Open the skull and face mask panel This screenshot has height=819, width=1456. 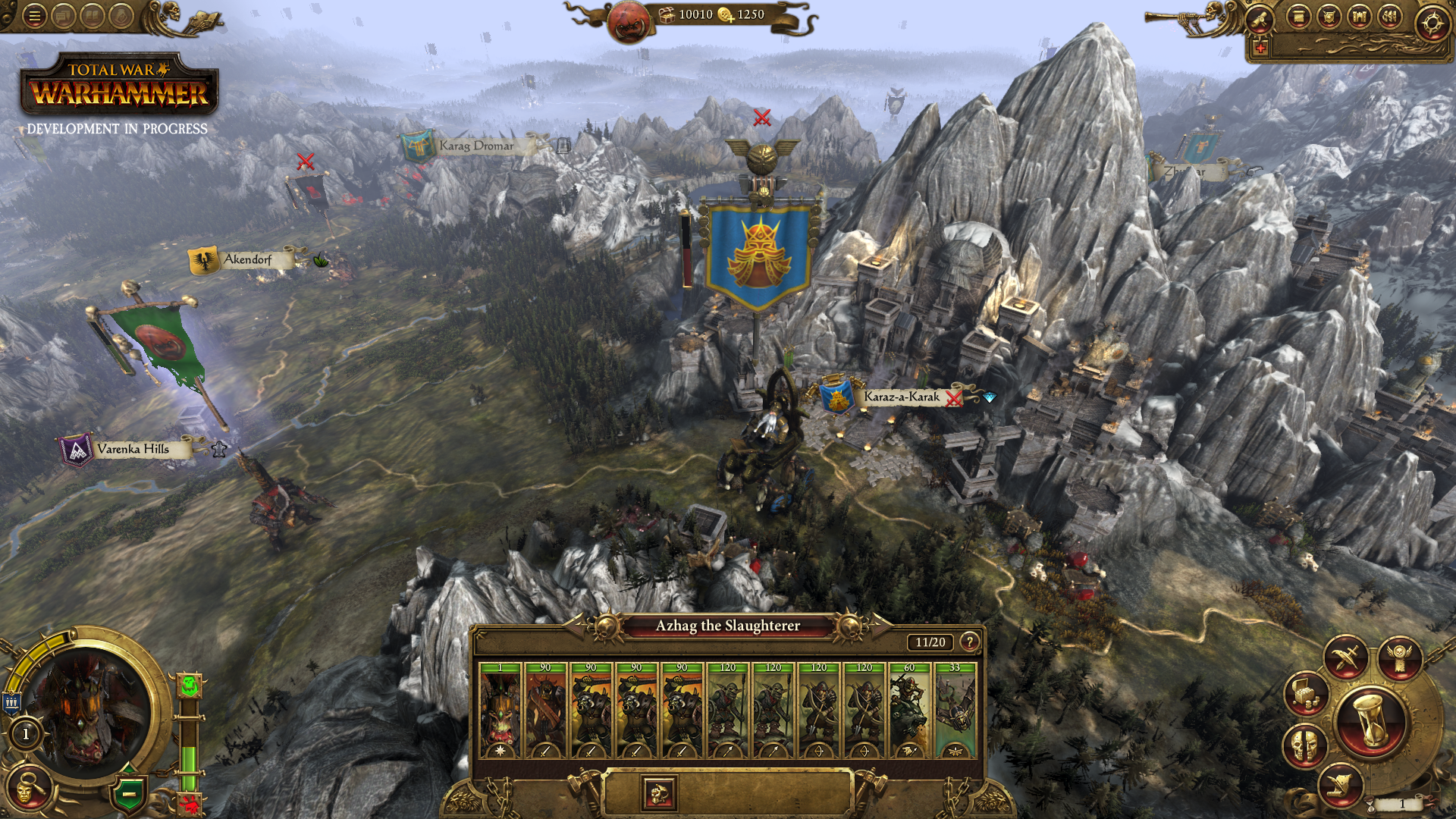[1305, 745]
